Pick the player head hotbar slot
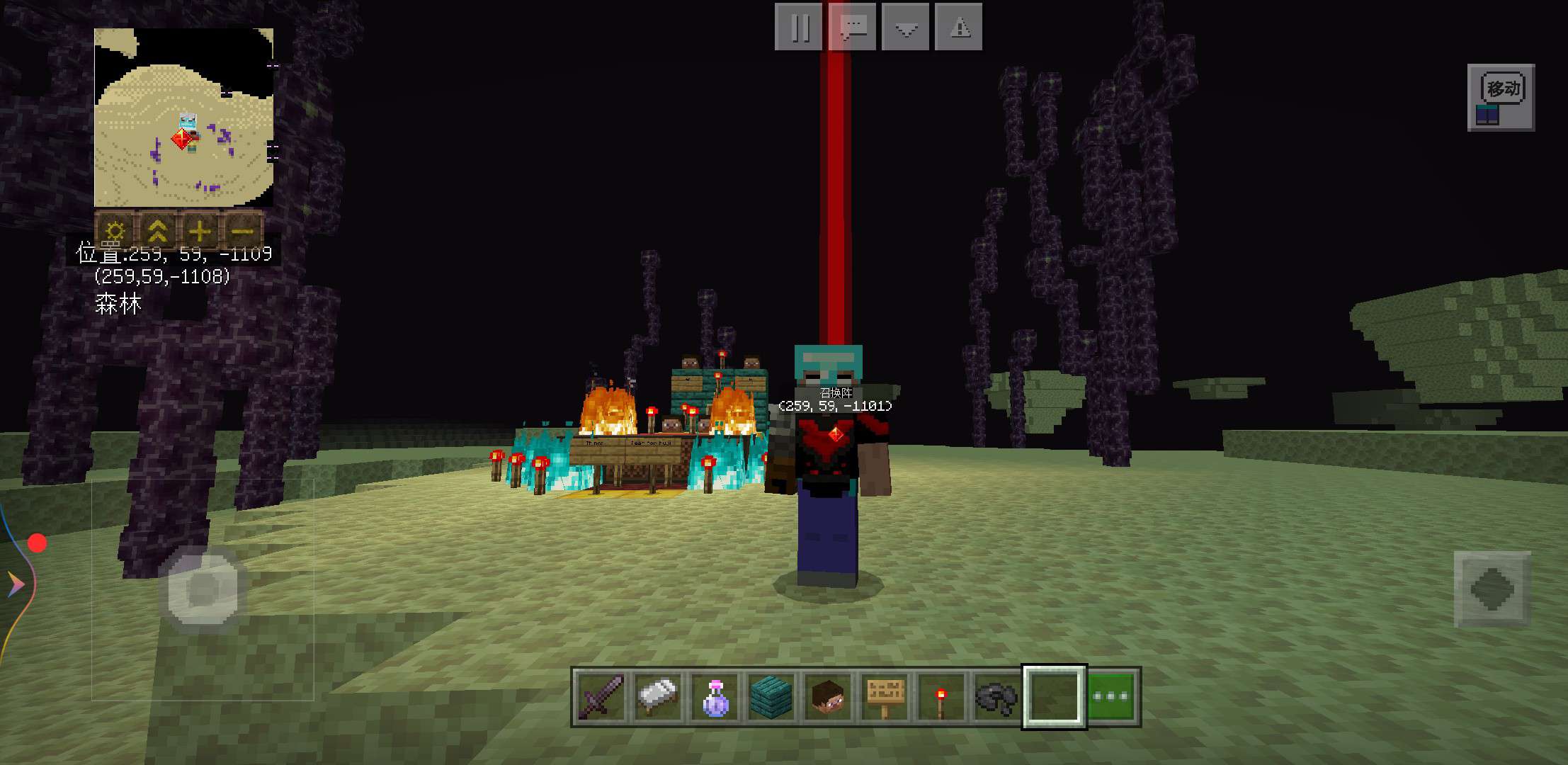This screenshot has height=765, width=1568. (x=827, y=696)
